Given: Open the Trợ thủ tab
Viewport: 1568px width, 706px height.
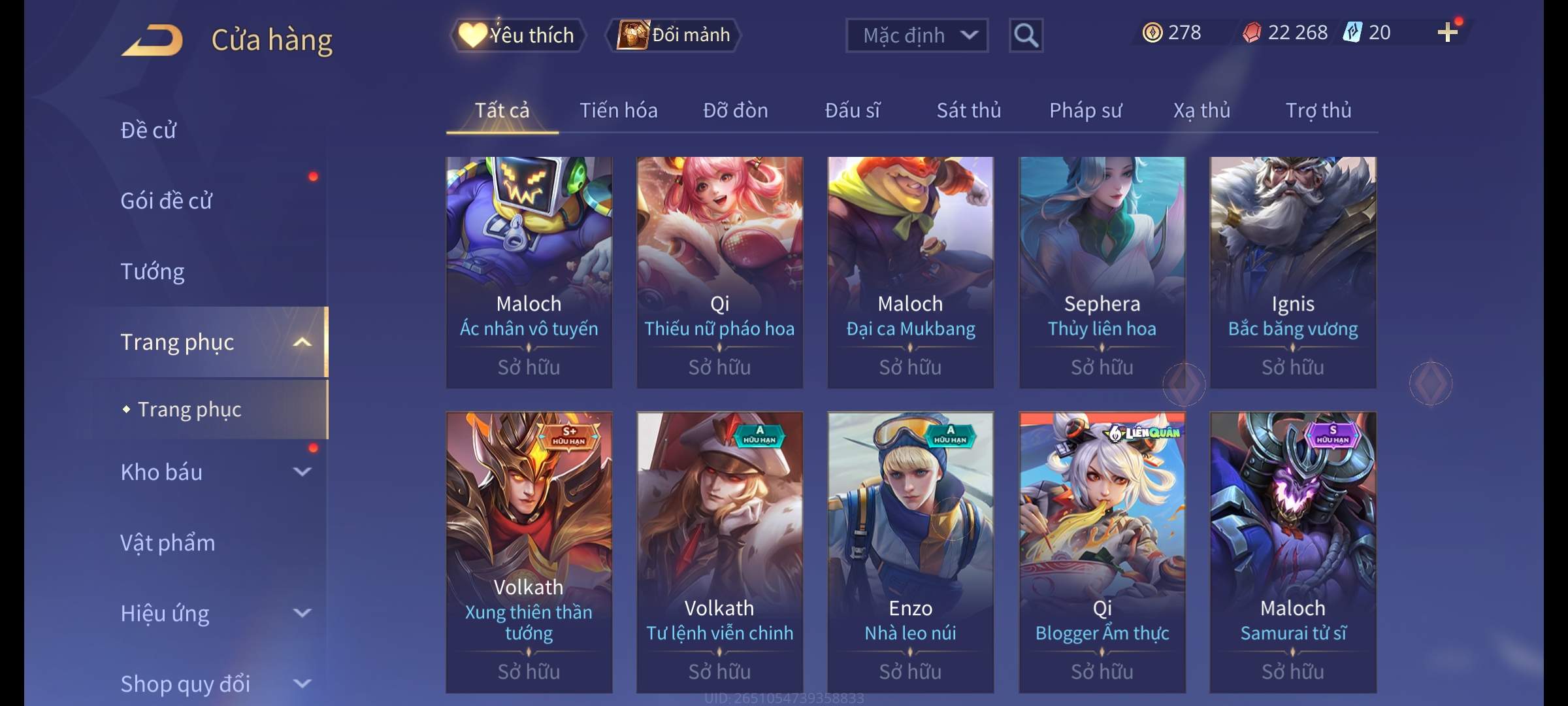Looking at the screenshot, I should [x=1318, y=110].
